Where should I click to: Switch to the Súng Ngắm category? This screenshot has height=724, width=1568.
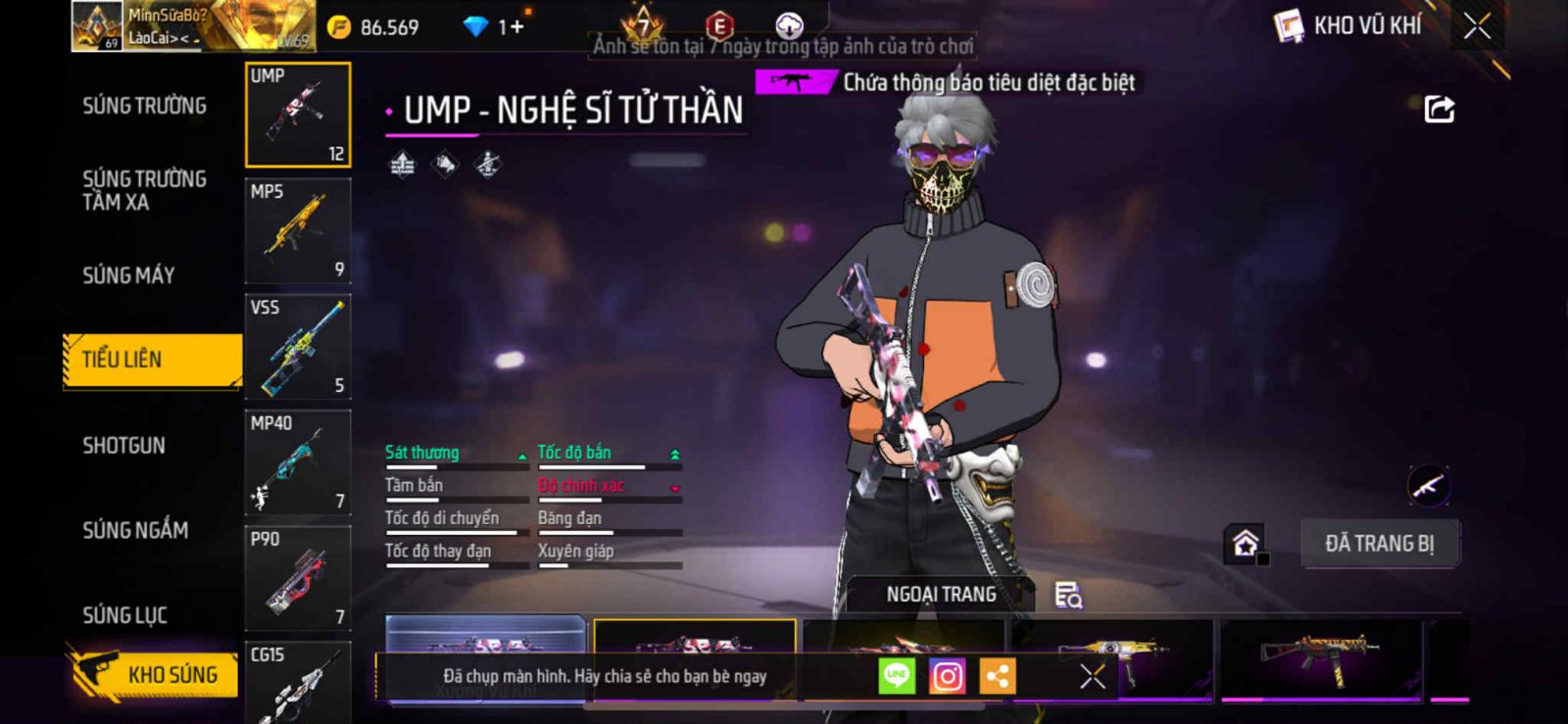click(x=135, y=530)
